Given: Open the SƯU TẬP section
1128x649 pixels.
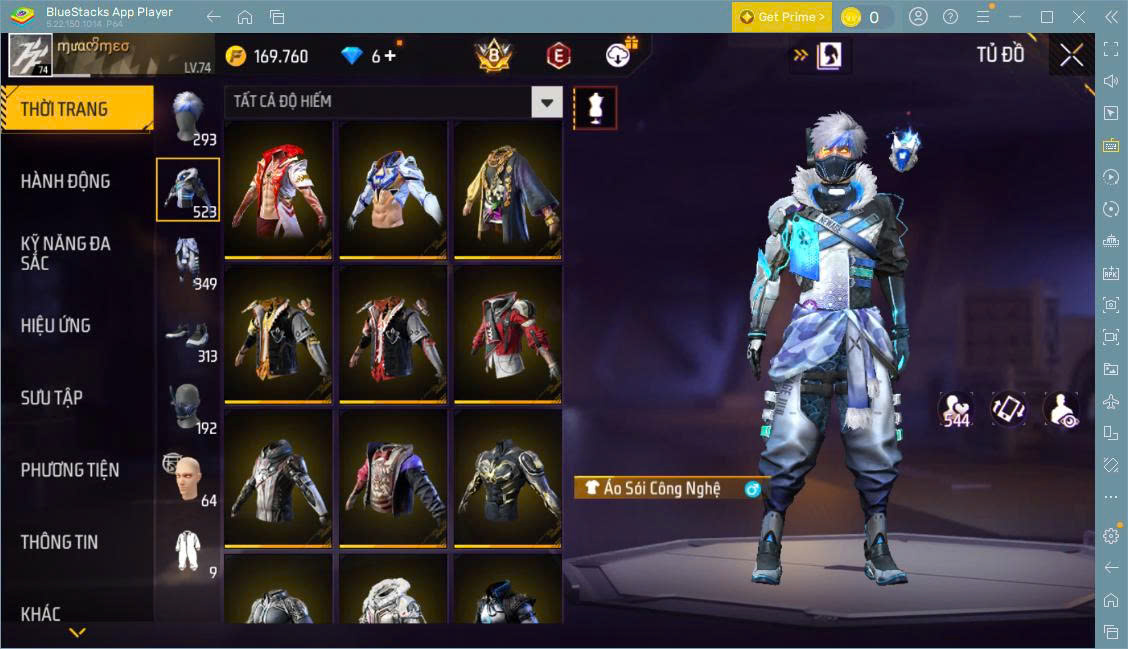Looking at the screenshot, I should coord(52,397).
